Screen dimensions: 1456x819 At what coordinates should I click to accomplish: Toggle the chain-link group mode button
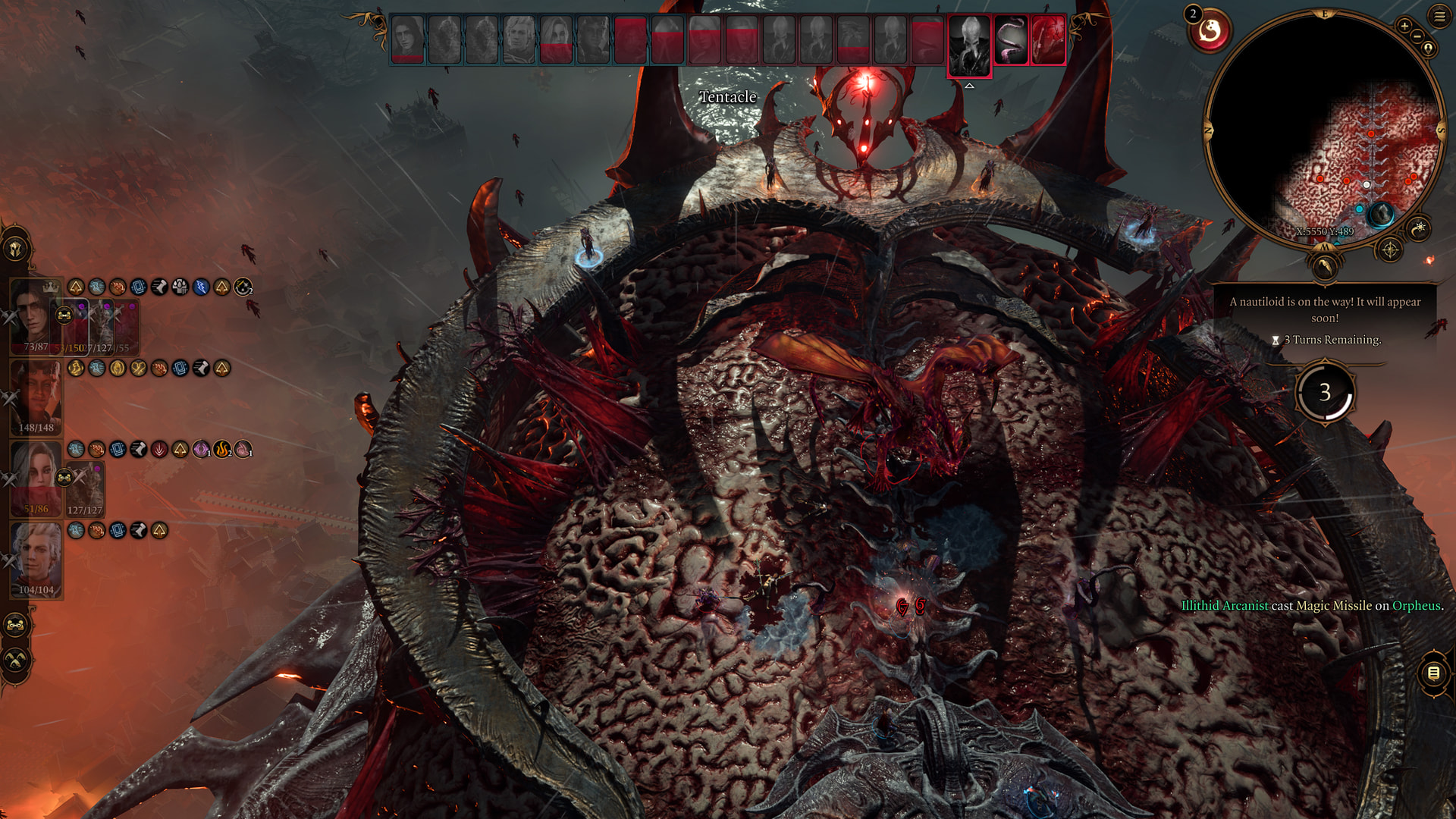pos(15,626)
